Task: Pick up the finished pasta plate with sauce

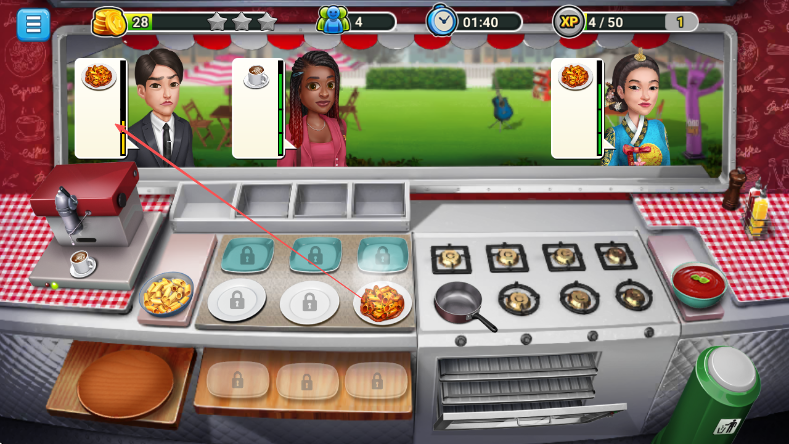Action: click(383, 300)
